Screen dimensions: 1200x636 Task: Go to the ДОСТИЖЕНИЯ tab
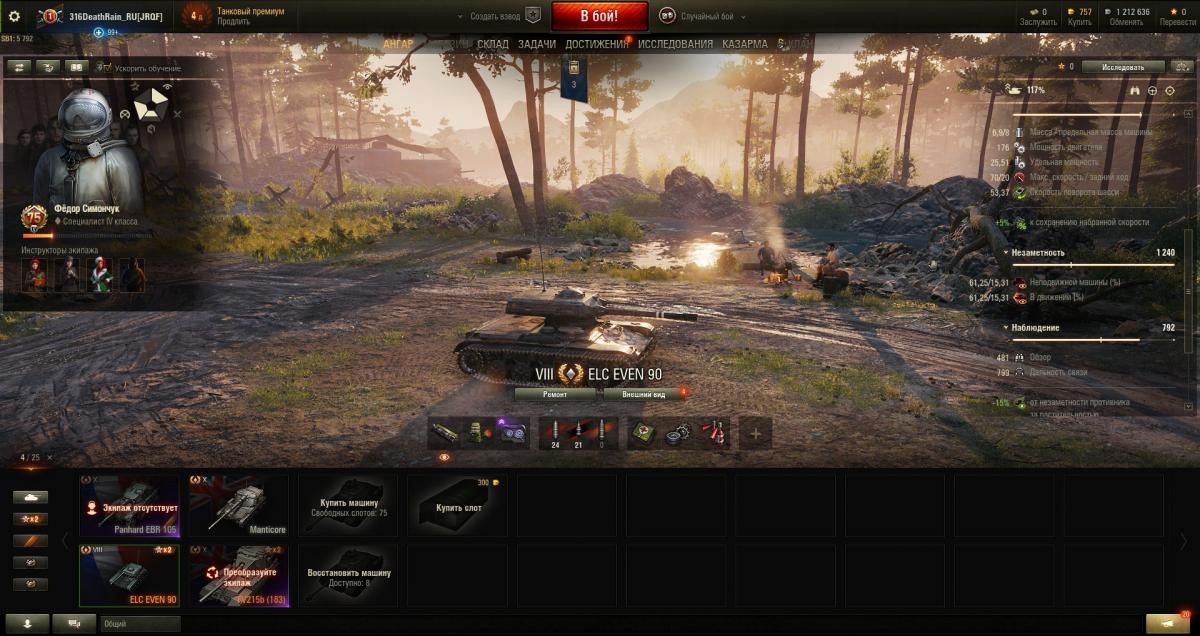pos(596,44)
